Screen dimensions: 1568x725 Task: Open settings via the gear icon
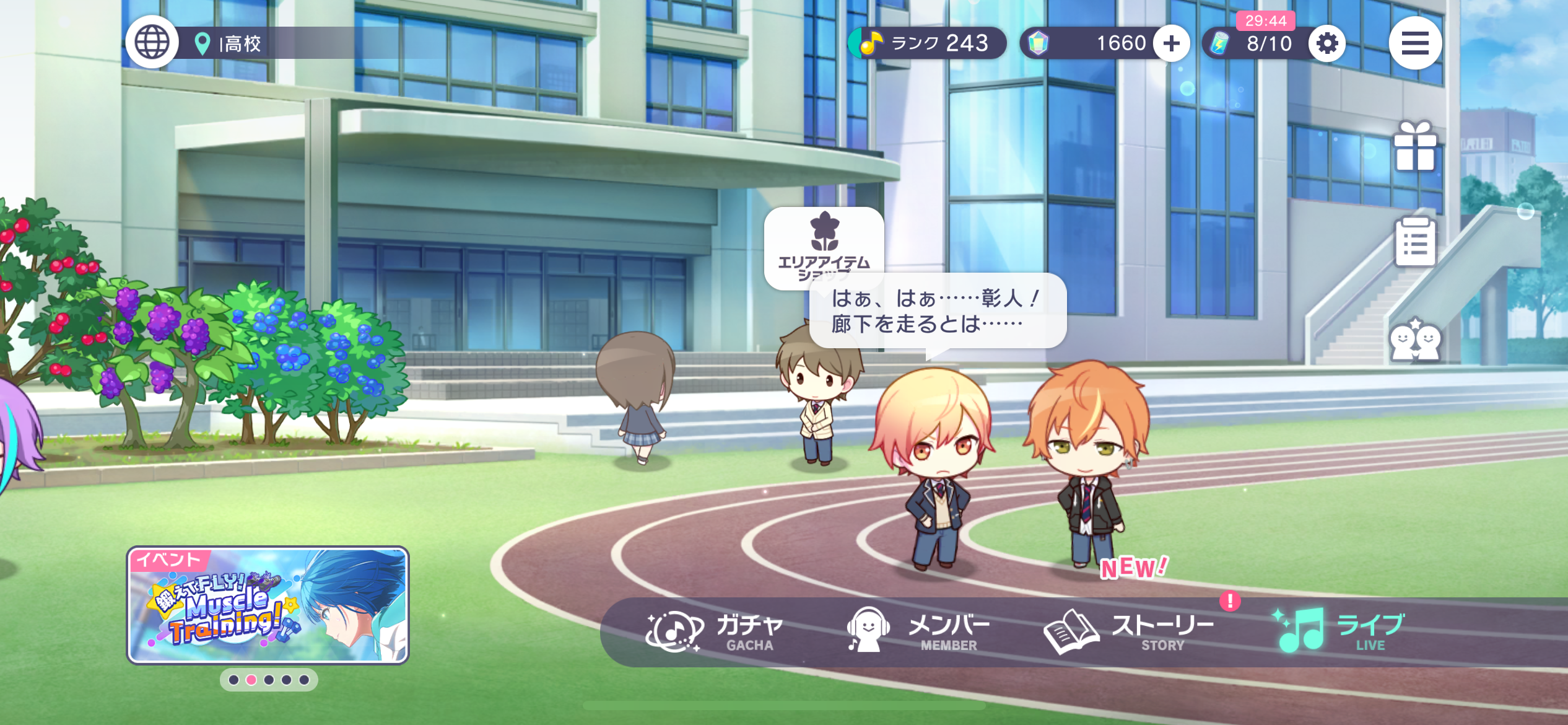[x=1326, y=43]
